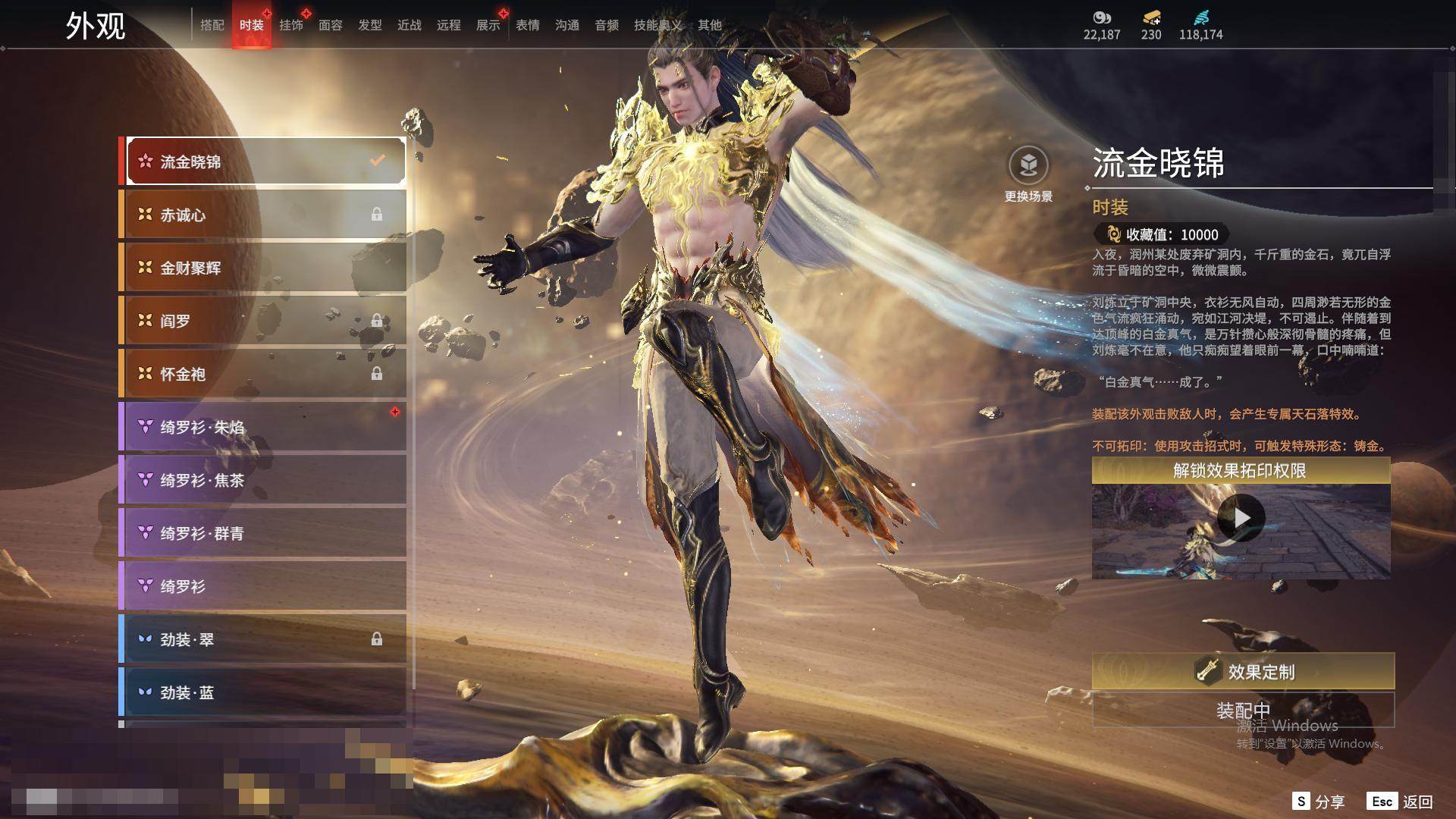The width and height of the screenshot is (1456, 819).
Task: Select the 金财聚辉 outfit row
Action: 265,268
